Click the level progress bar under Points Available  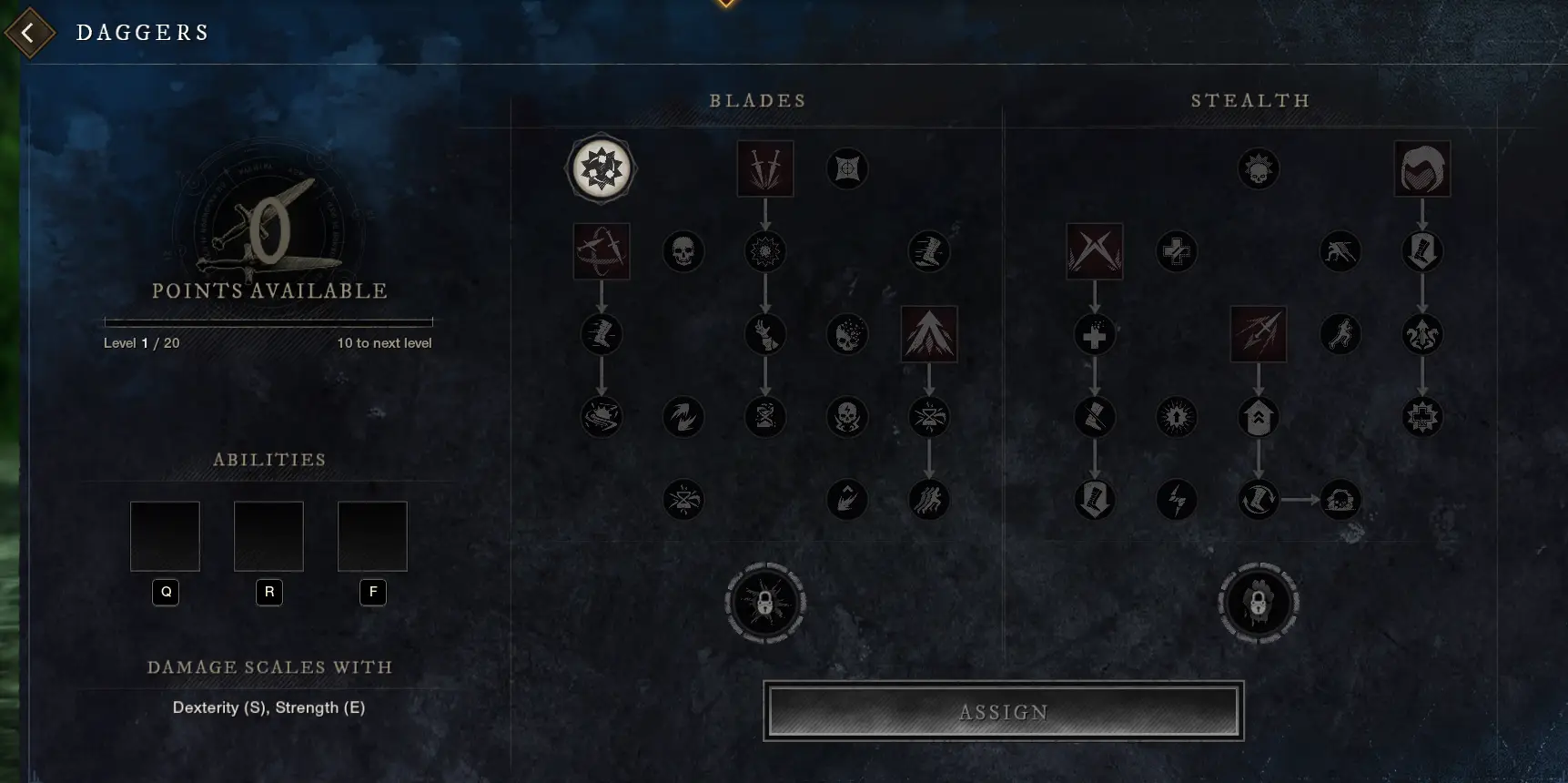[268, 320]
